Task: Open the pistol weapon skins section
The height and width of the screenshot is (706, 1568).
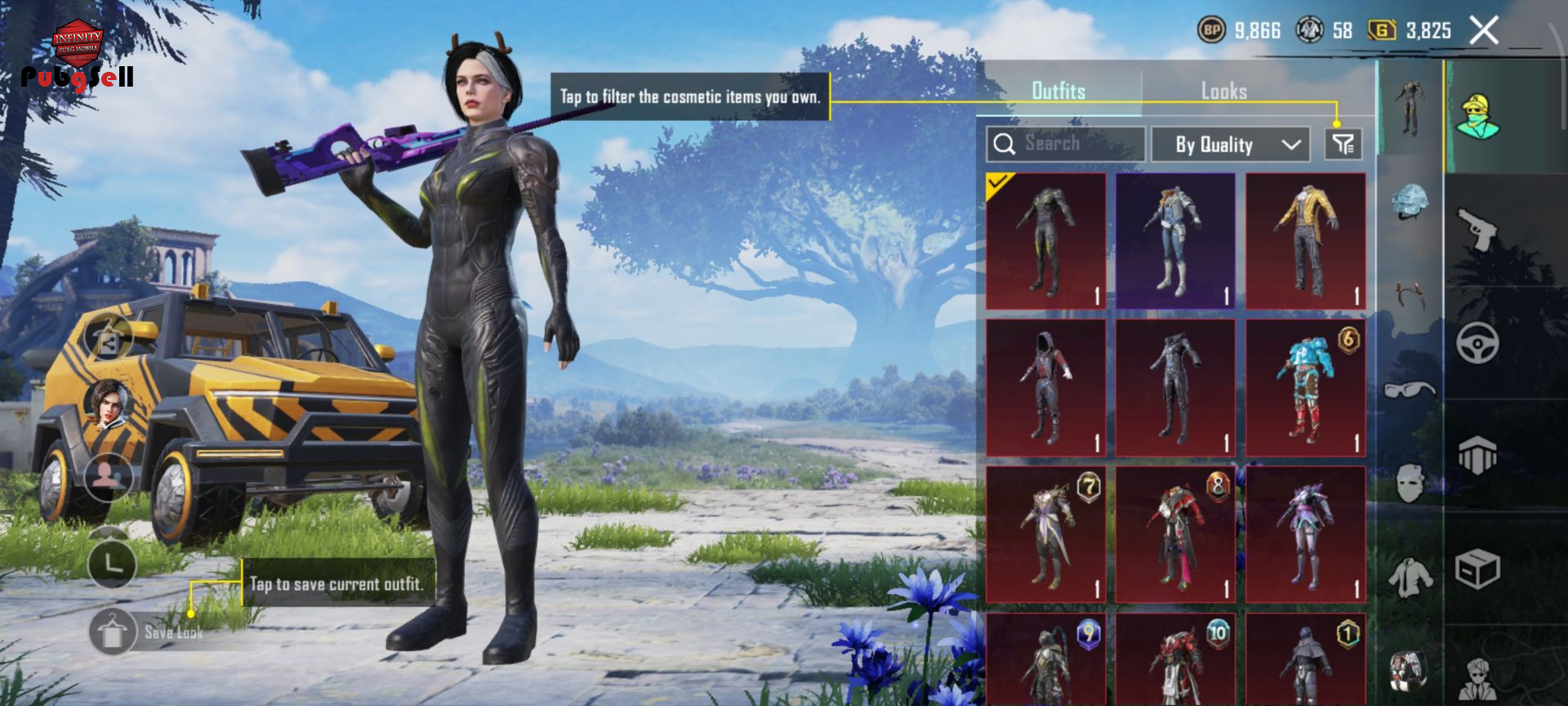Action: click(1477, 230)
